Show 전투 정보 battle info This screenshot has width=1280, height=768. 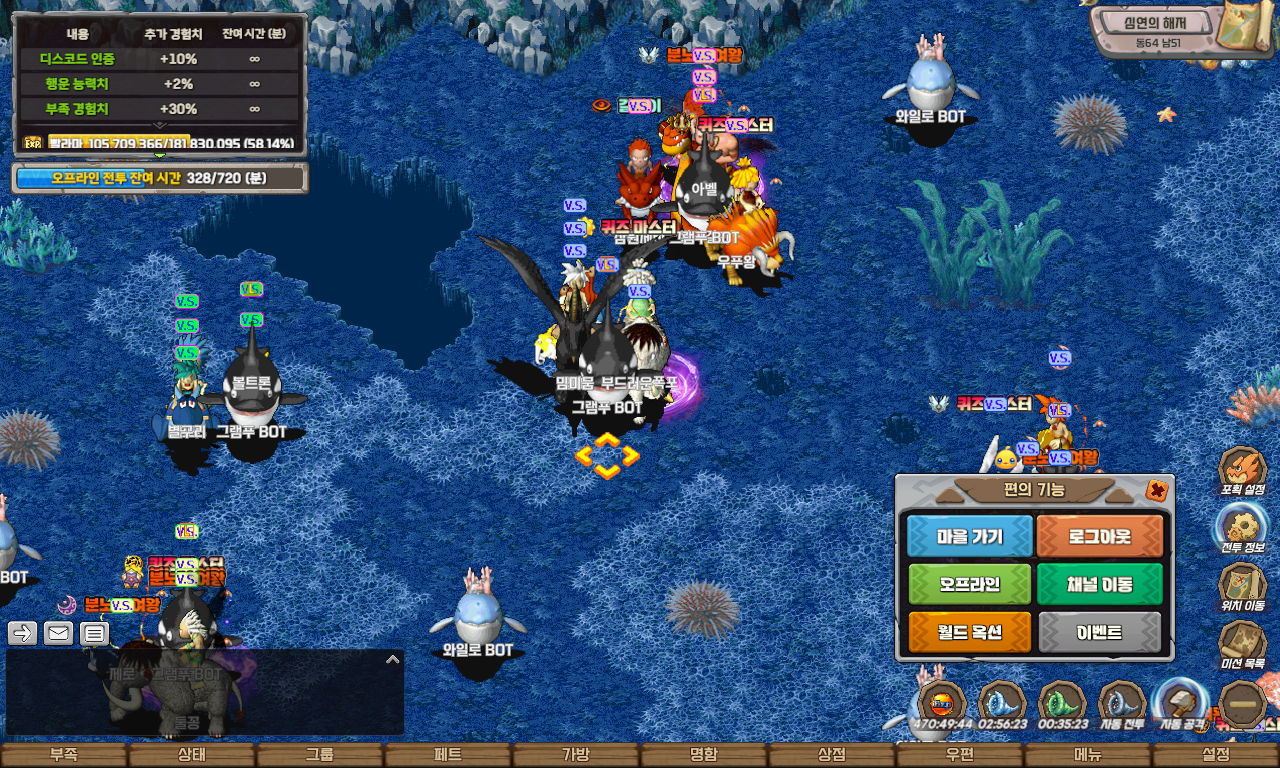click(1243, 527)
